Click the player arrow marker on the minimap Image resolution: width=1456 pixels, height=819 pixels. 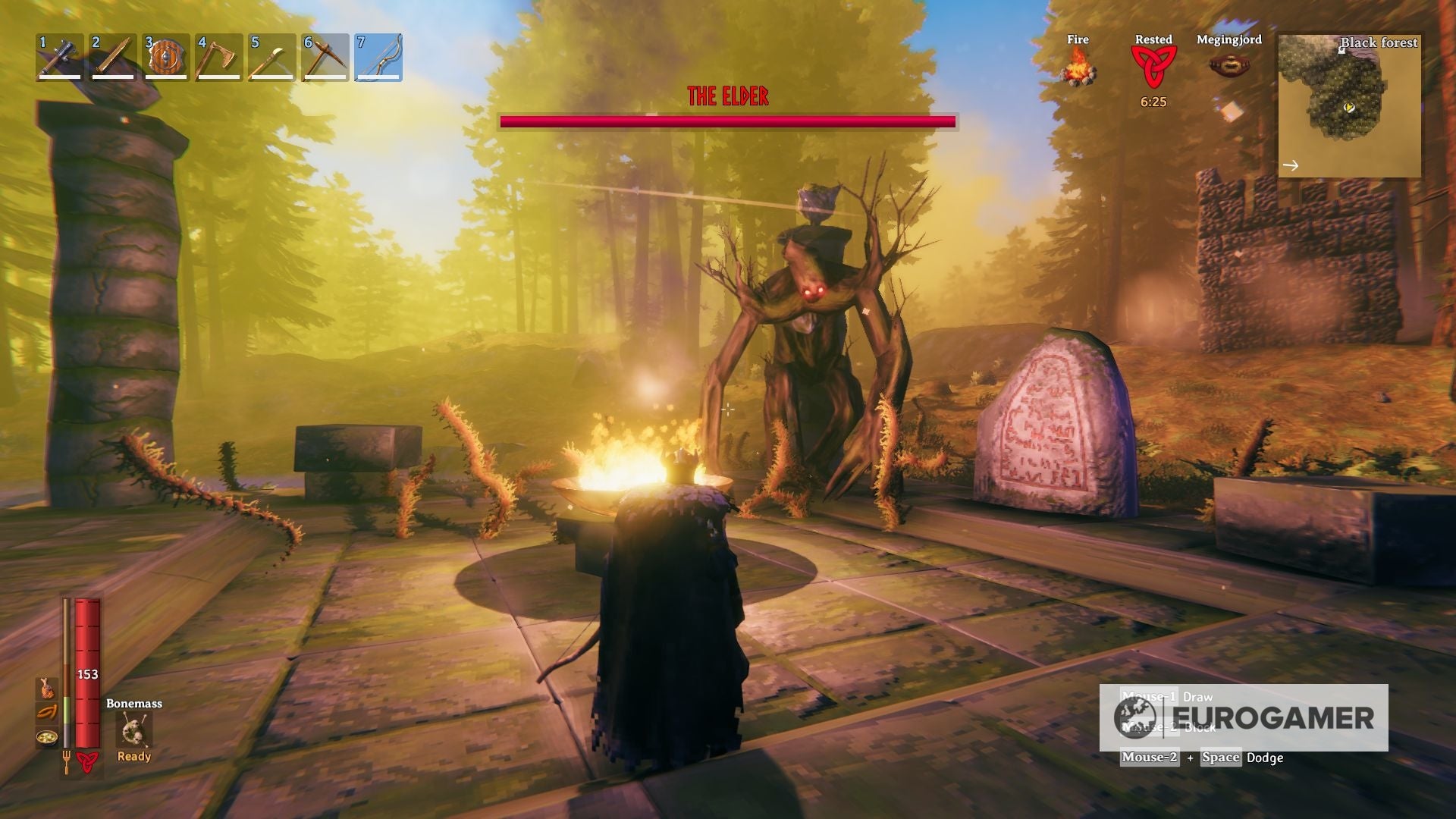point(1348,108)
